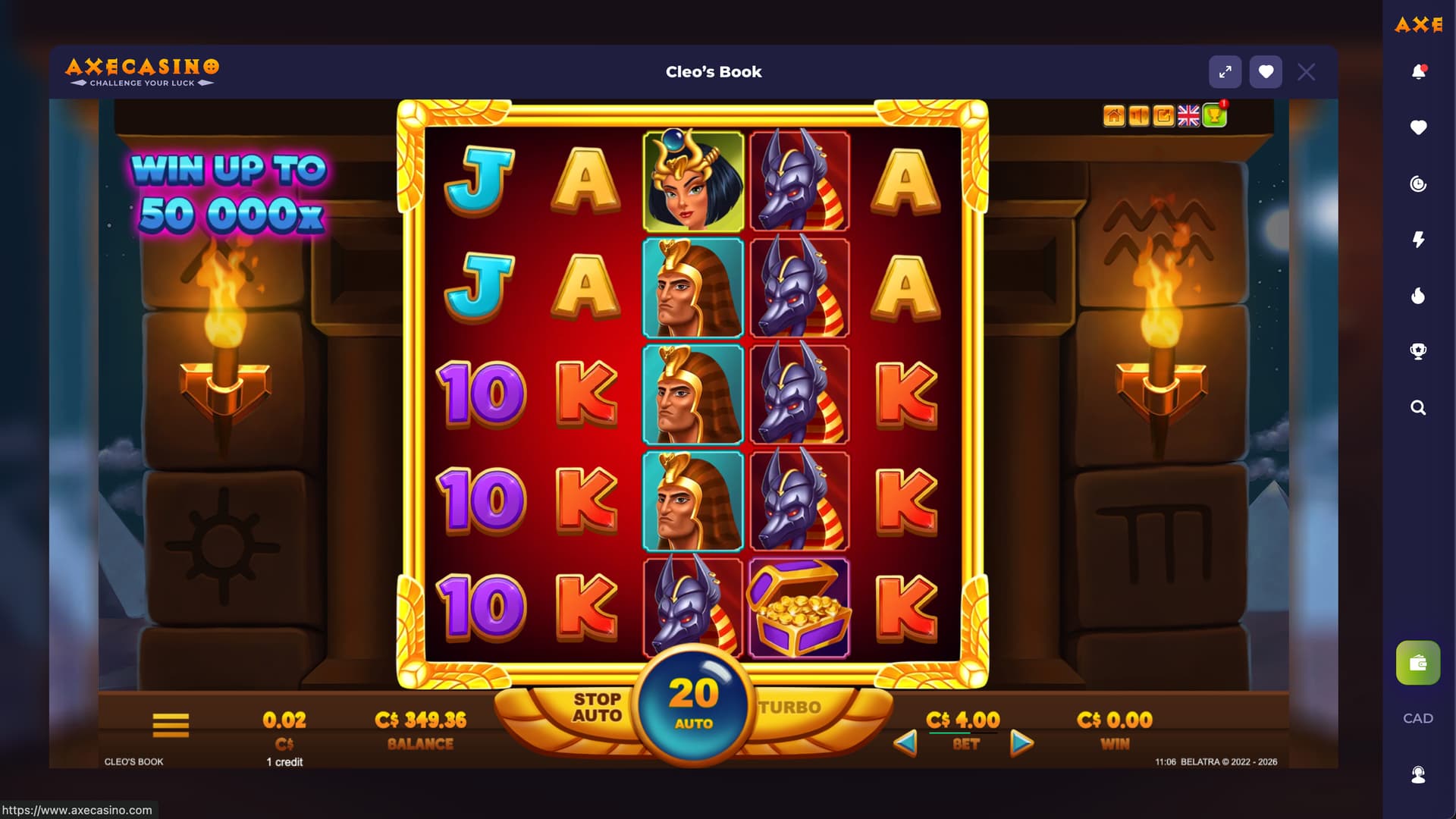Open the green trophy achievements
1456x819 pixels.
pyautogui.click(x=1214, y=115)
